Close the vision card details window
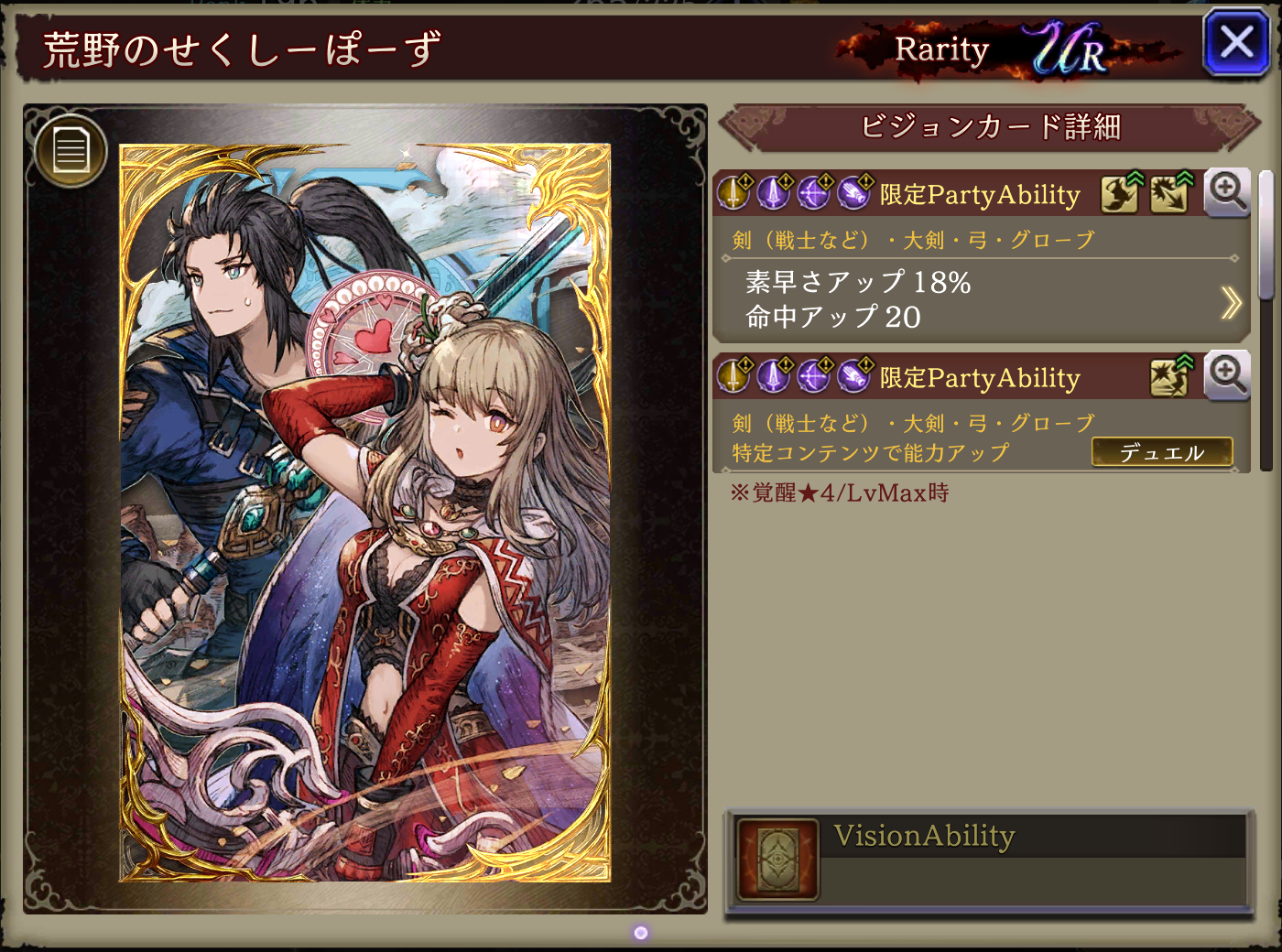 click(1236, 42)
